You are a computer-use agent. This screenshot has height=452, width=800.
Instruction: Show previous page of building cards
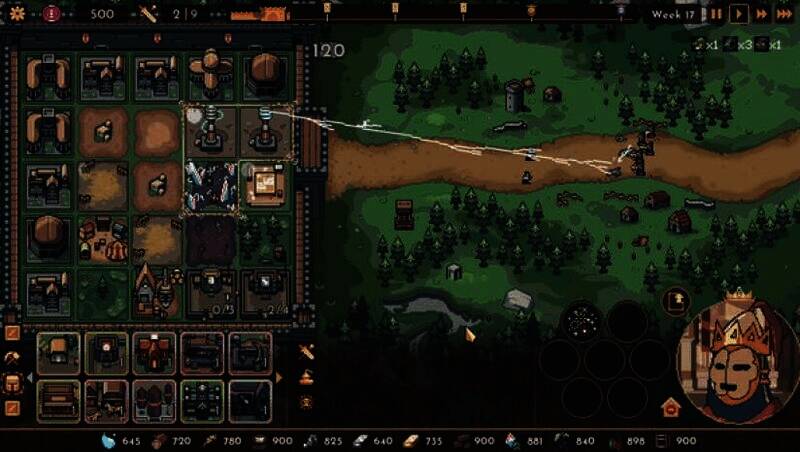click(28, 378)
